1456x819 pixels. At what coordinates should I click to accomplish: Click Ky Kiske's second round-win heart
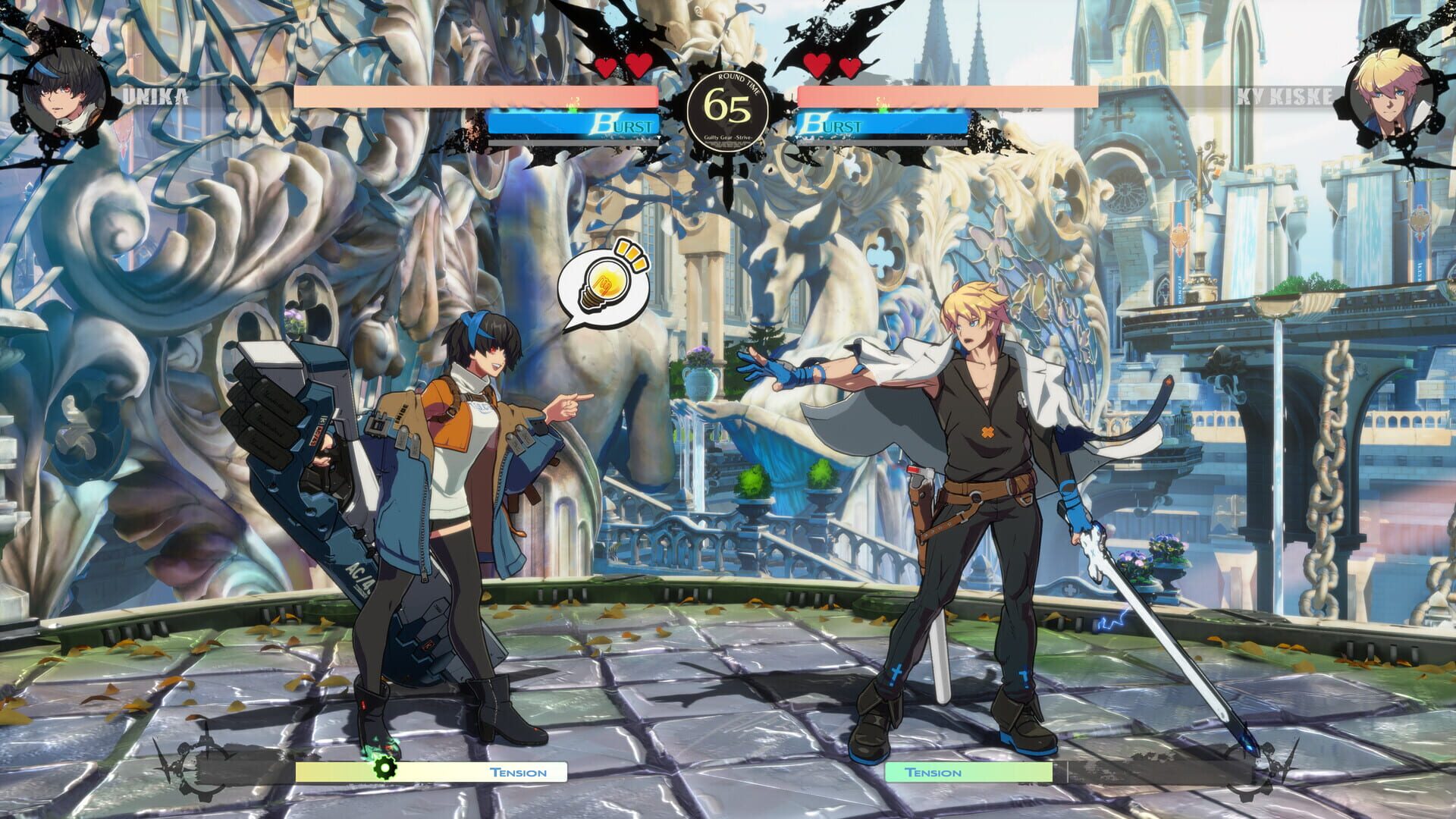848,67
